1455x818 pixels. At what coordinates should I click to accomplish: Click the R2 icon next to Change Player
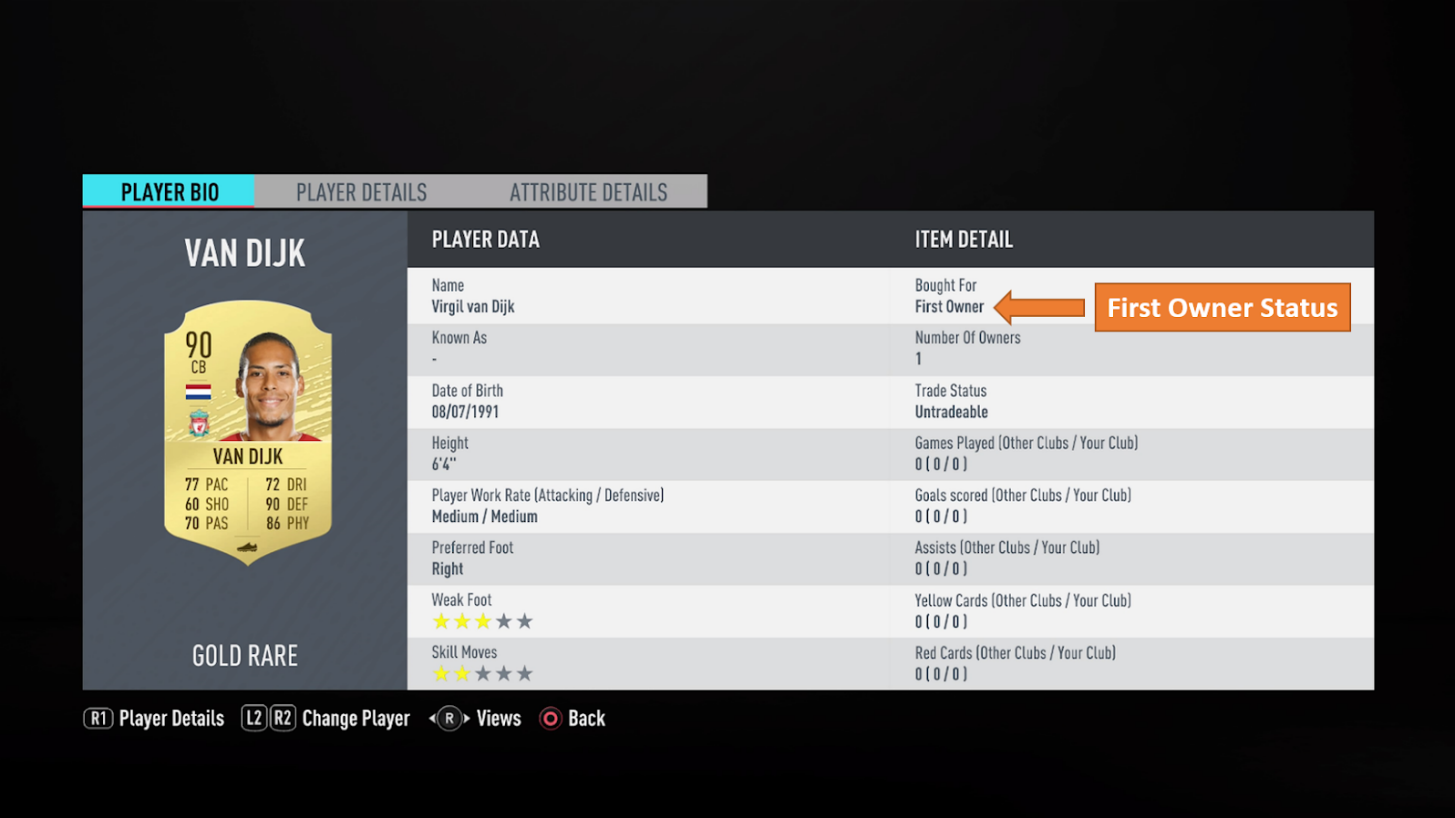pyautogui.click(x=283, y=718)
